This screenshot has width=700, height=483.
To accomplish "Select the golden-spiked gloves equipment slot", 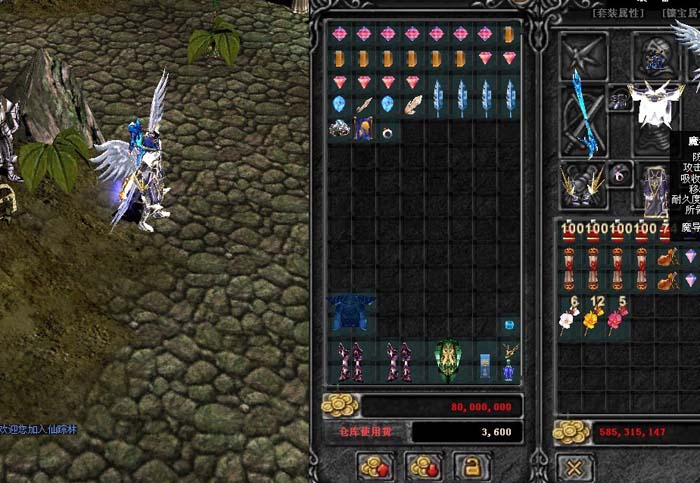I will coord(583,185).
